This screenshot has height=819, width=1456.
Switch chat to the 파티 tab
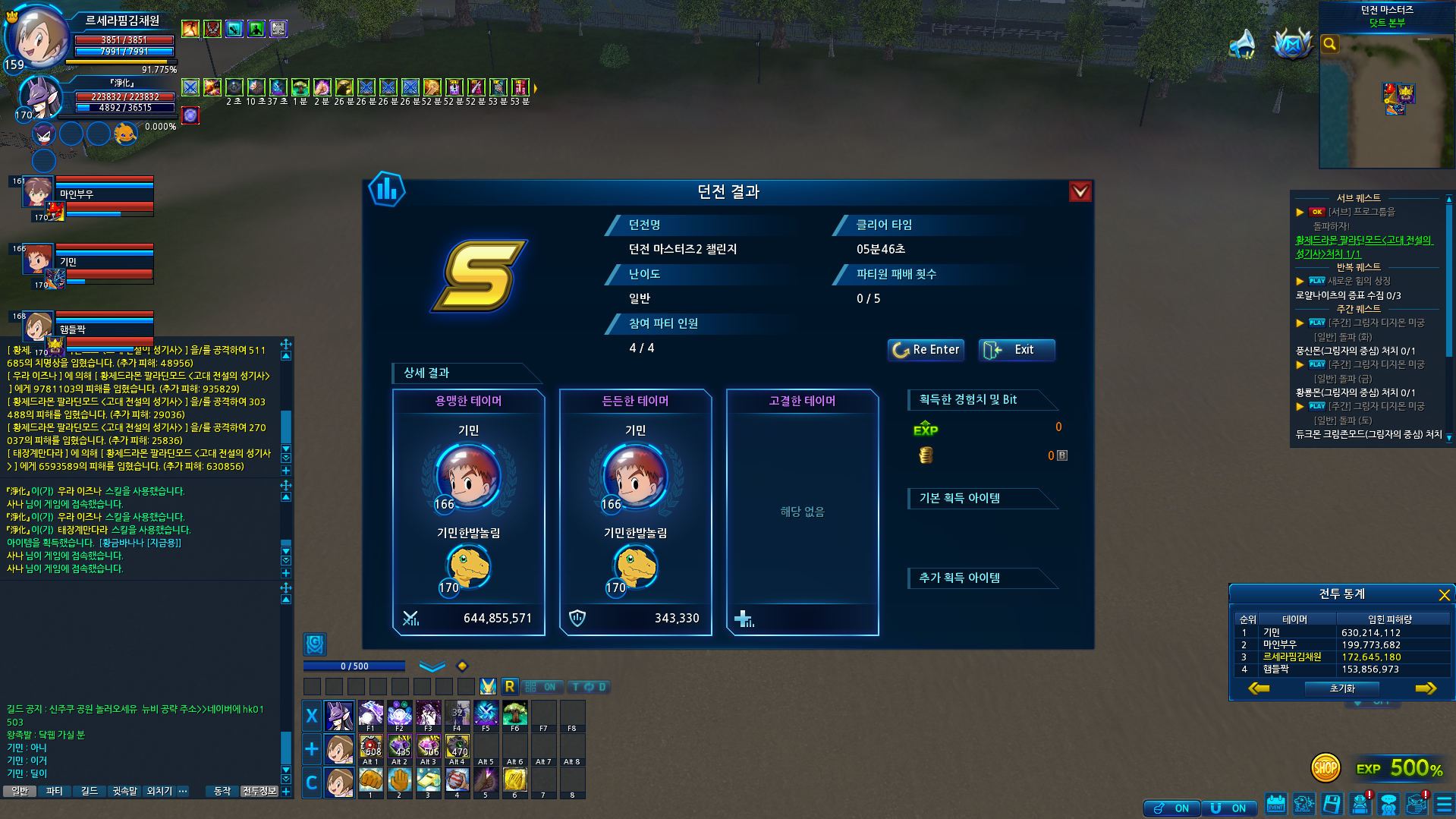(x=55, y=791)
